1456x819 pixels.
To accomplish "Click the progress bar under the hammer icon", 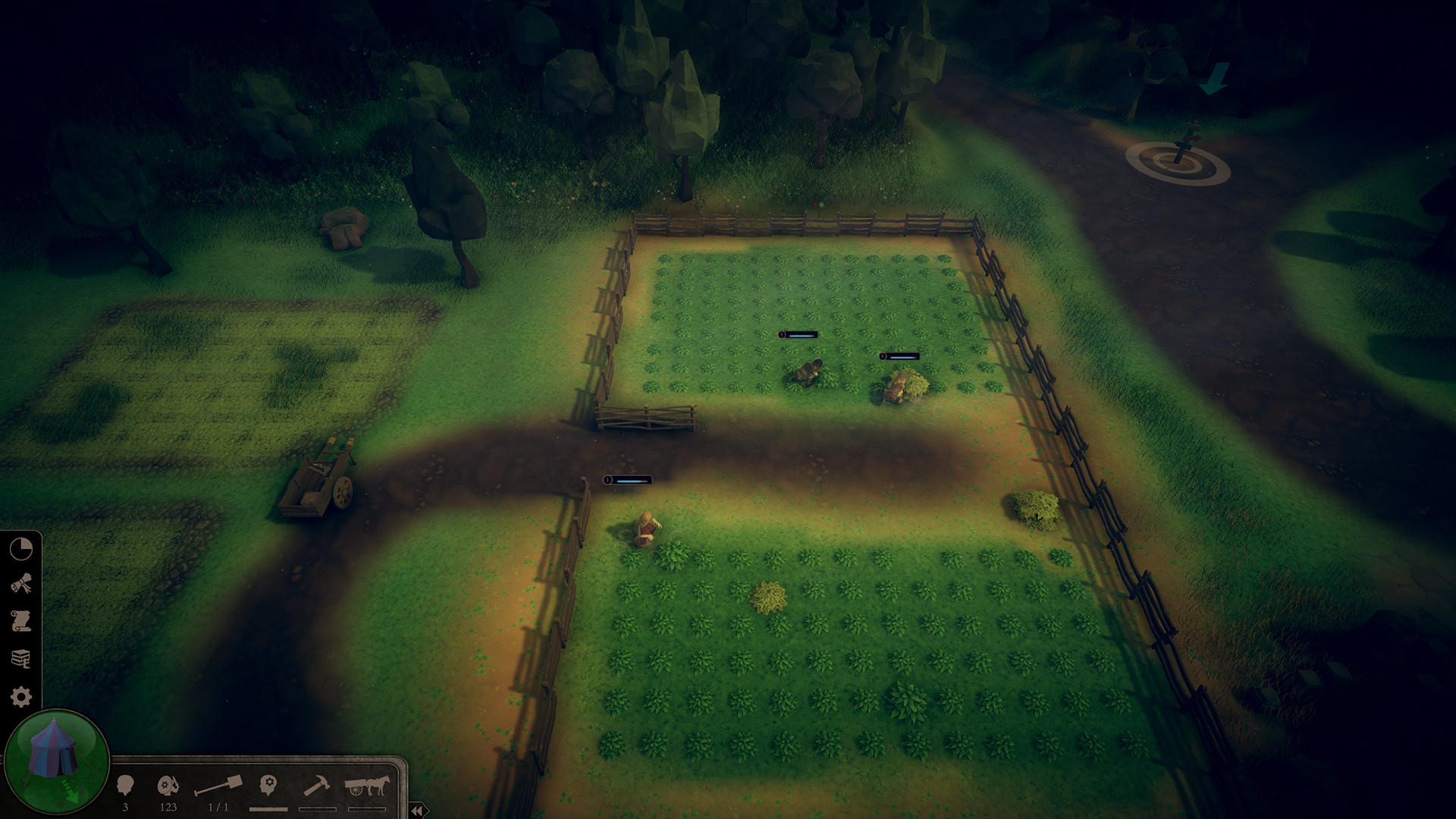I will [317, 810].
